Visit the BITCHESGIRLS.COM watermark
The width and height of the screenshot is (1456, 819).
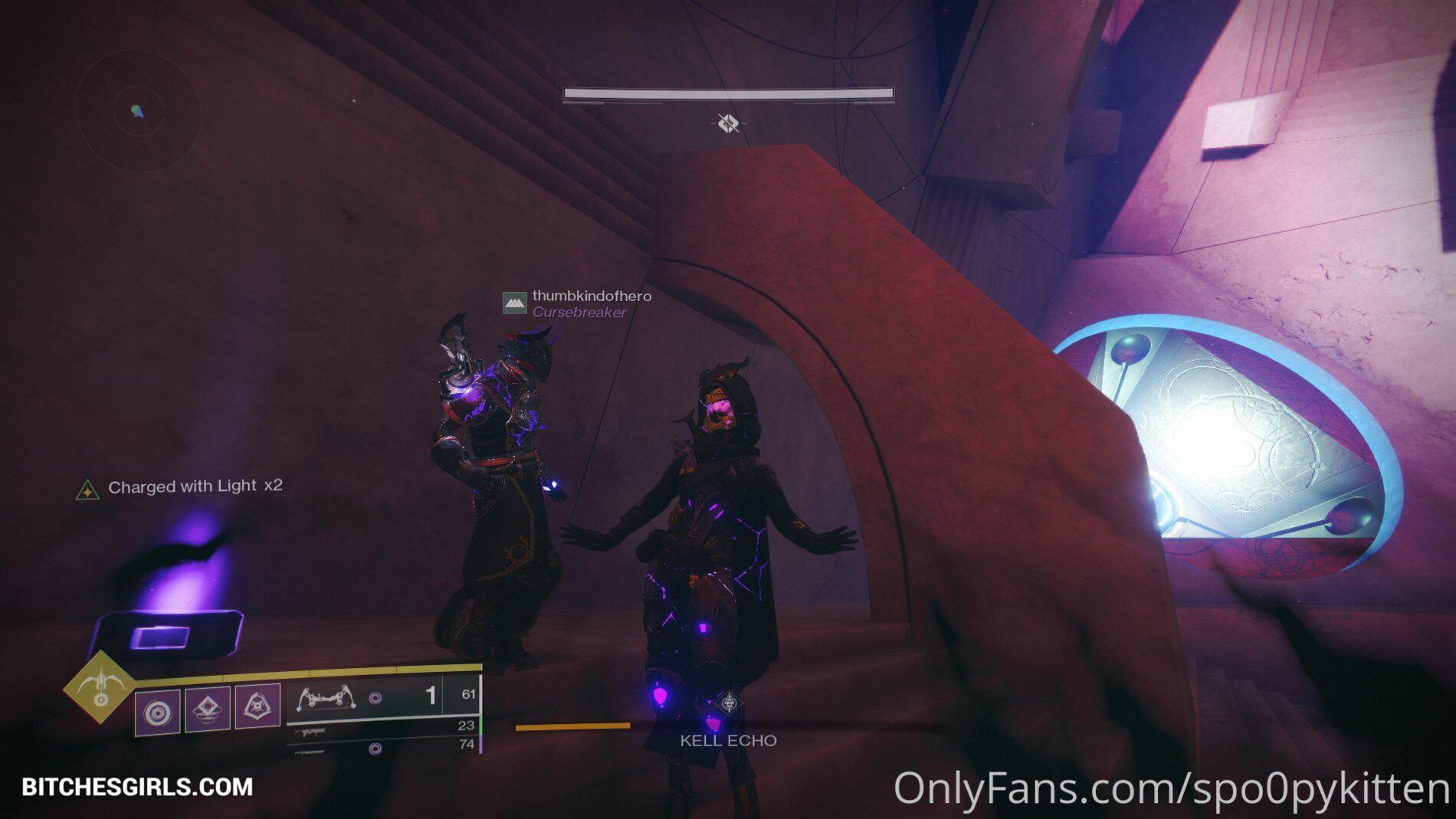point(138,787)
